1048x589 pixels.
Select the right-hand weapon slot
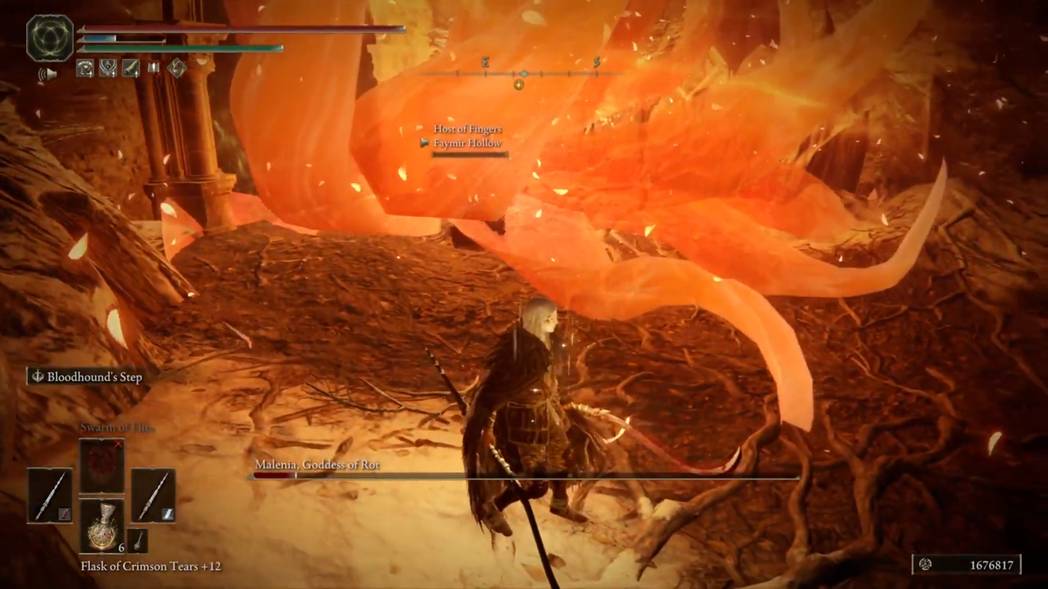point(153,495)
